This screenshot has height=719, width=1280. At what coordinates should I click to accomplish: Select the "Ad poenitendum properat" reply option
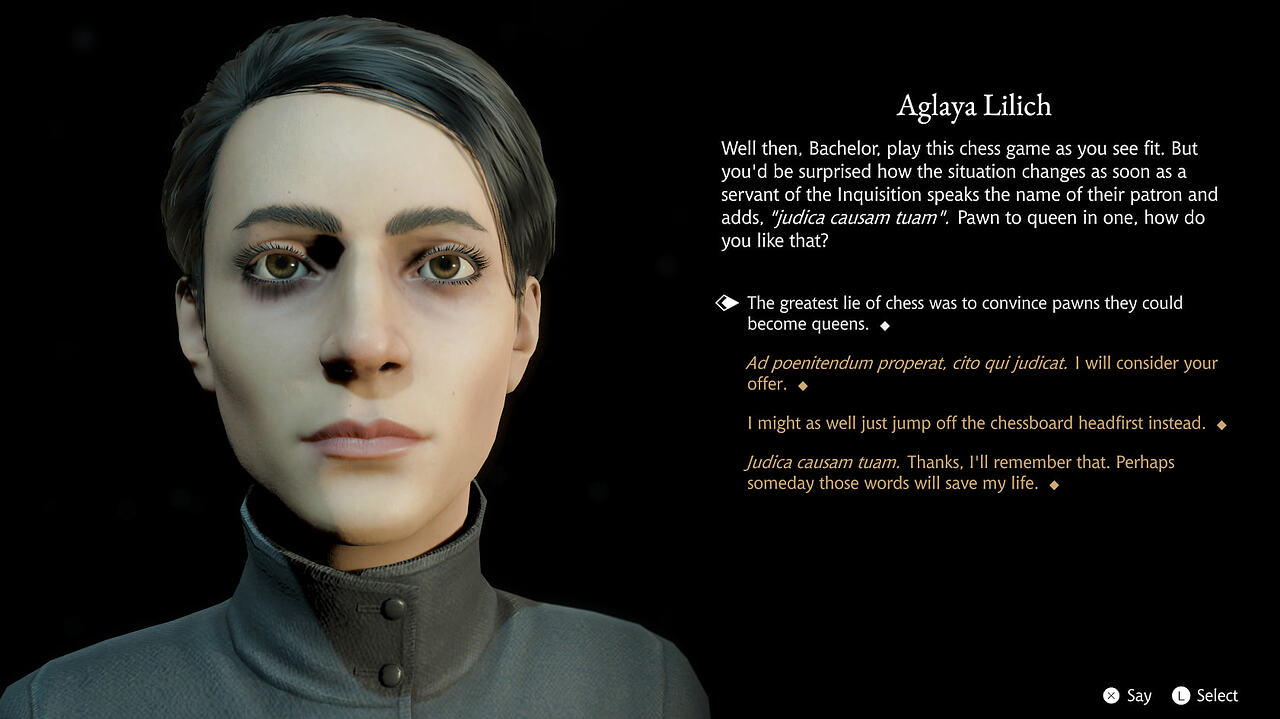coord(981,373)
